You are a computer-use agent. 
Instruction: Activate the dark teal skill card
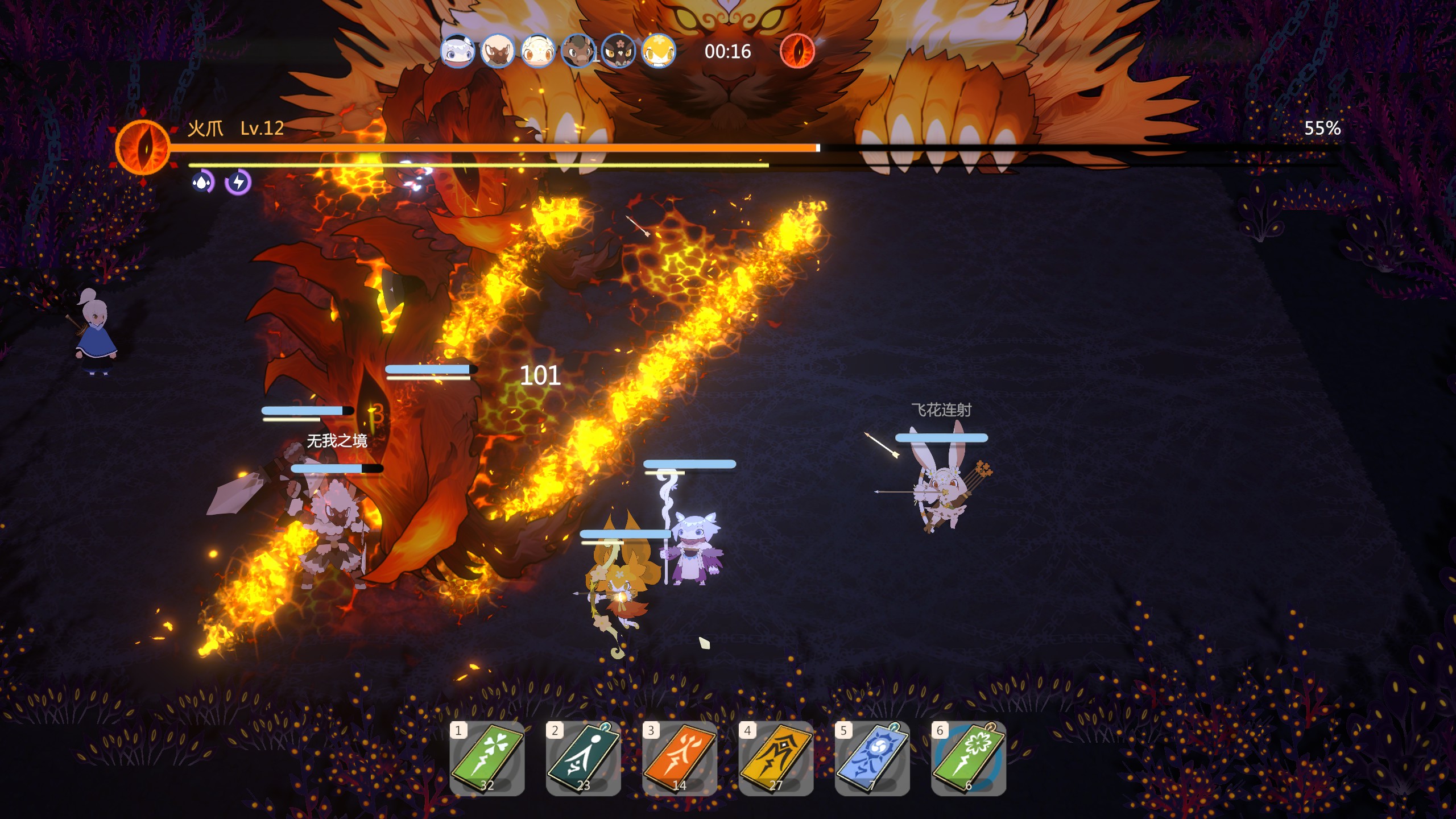click(x=583, y=758)
